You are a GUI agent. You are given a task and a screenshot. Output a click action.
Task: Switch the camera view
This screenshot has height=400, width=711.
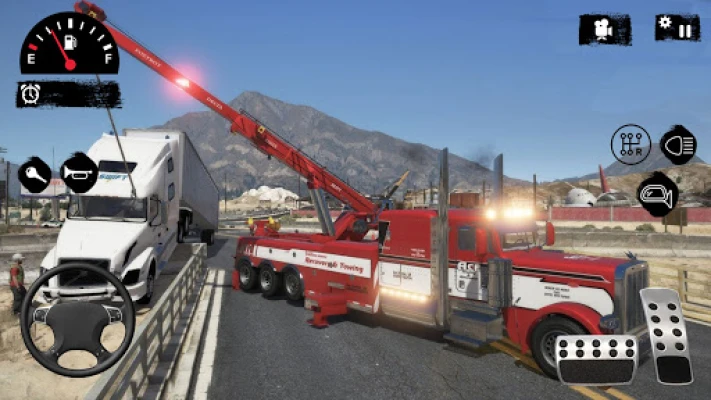pyautogui.click(x=604, y=29)
